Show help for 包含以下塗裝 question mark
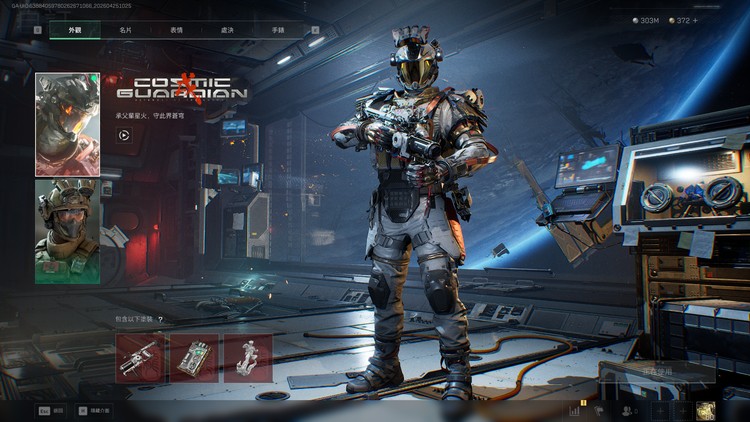Image resolution: width=750 pixels, height=422 pixels. coord(160,319)
